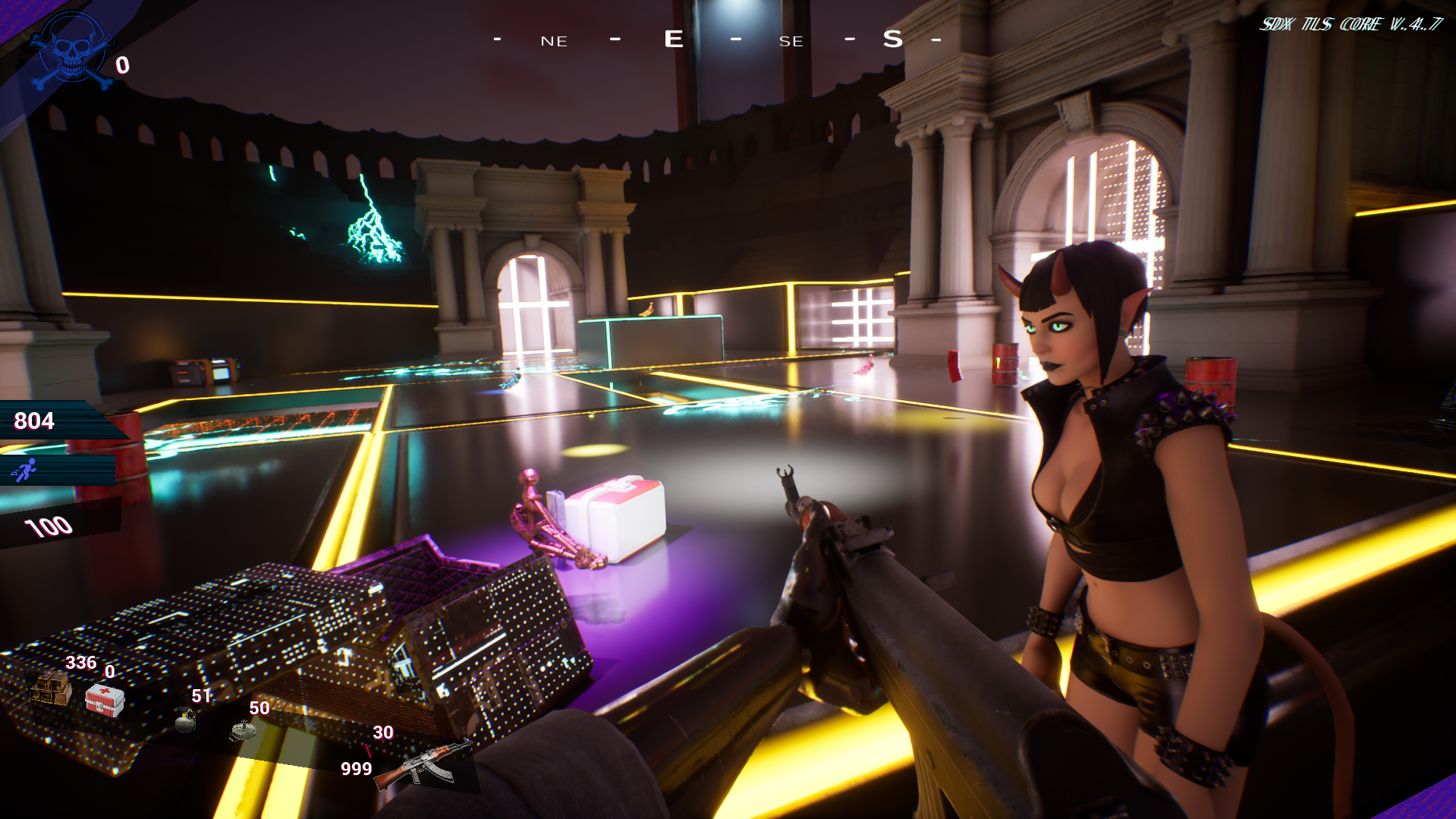The width and height of the screenshot is (1456, 819).
Task: Click the first aid kit inventory icon
Action: (105, 701)
